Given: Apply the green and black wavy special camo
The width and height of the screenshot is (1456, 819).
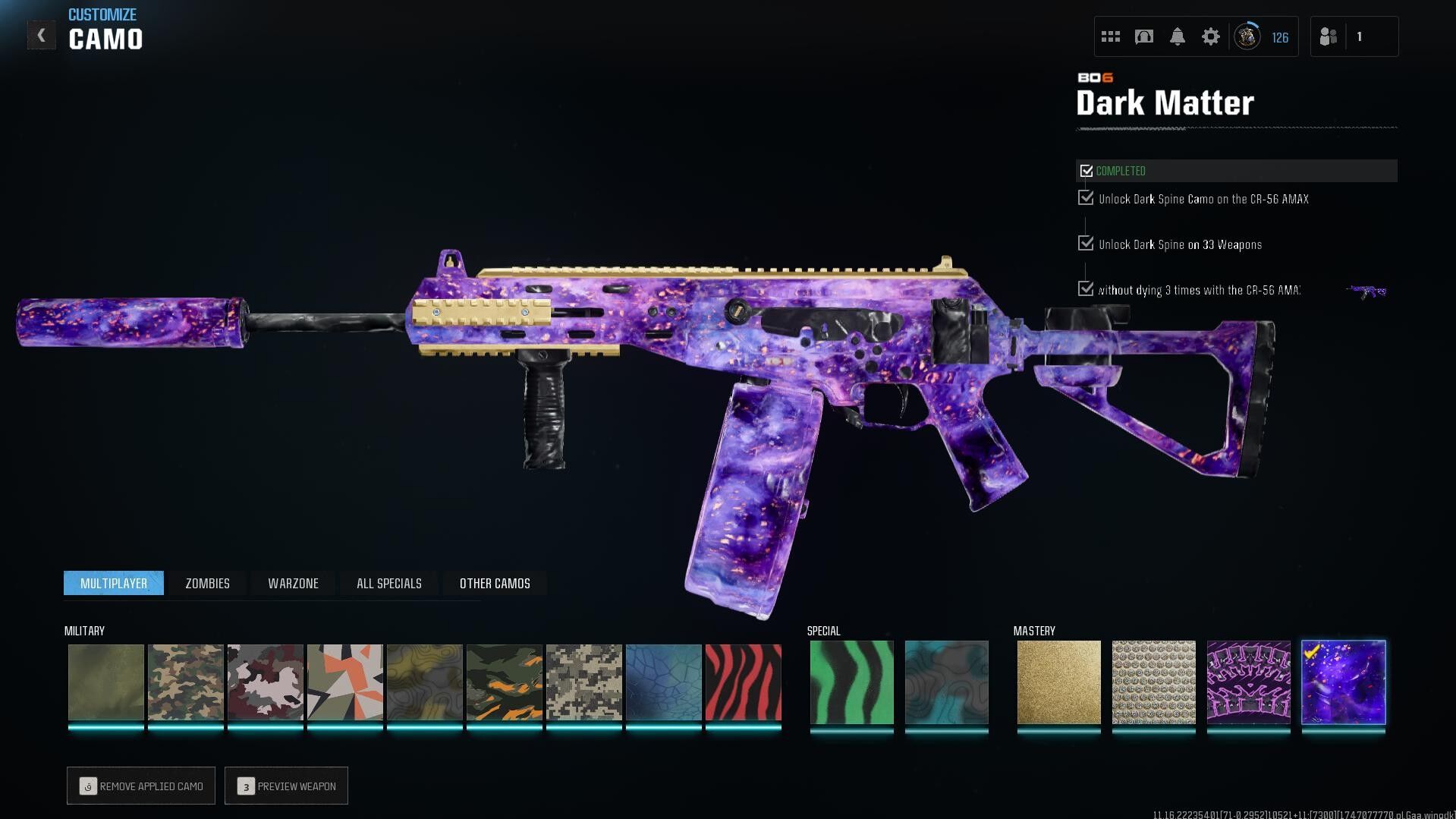Looking at the screenshot, I should (x=851, y=682).
